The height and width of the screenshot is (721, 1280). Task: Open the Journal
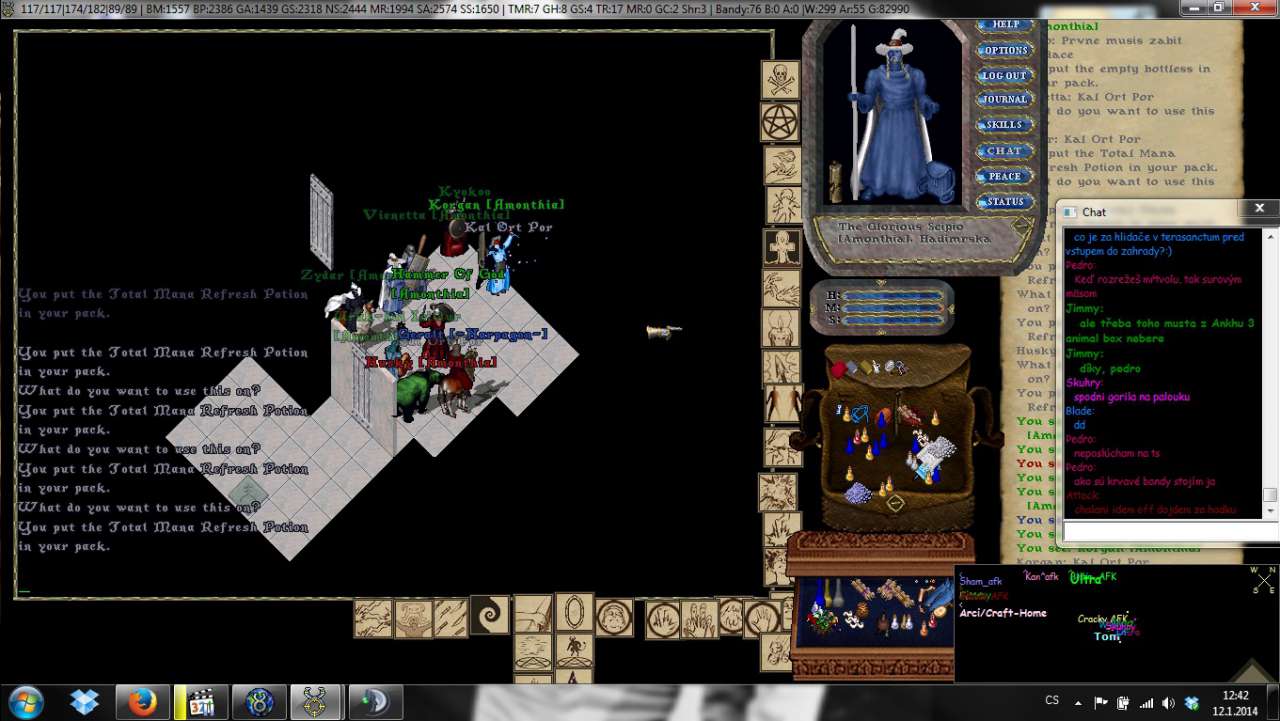[x=1004, y=99]
